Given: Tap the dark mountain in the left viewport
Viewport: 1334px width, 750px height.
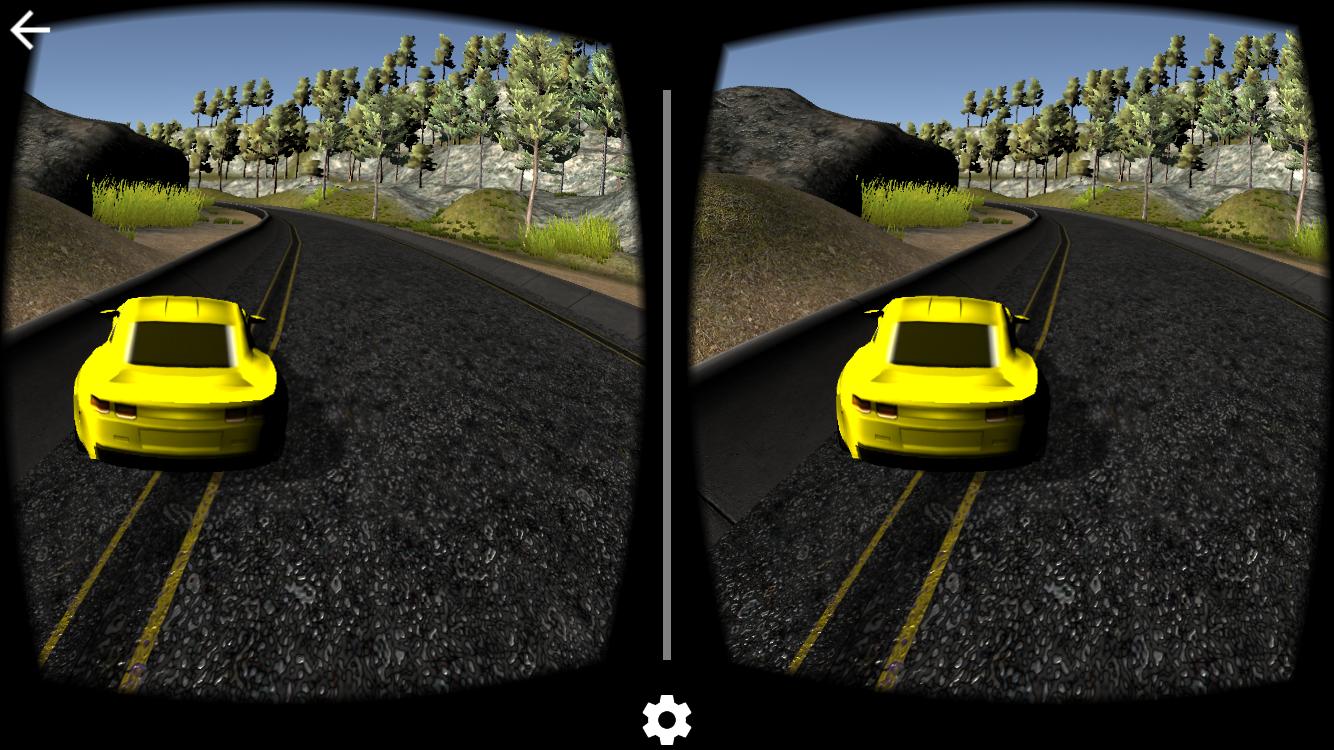Looking at the screenshot, I should click(x=70, y=150).
